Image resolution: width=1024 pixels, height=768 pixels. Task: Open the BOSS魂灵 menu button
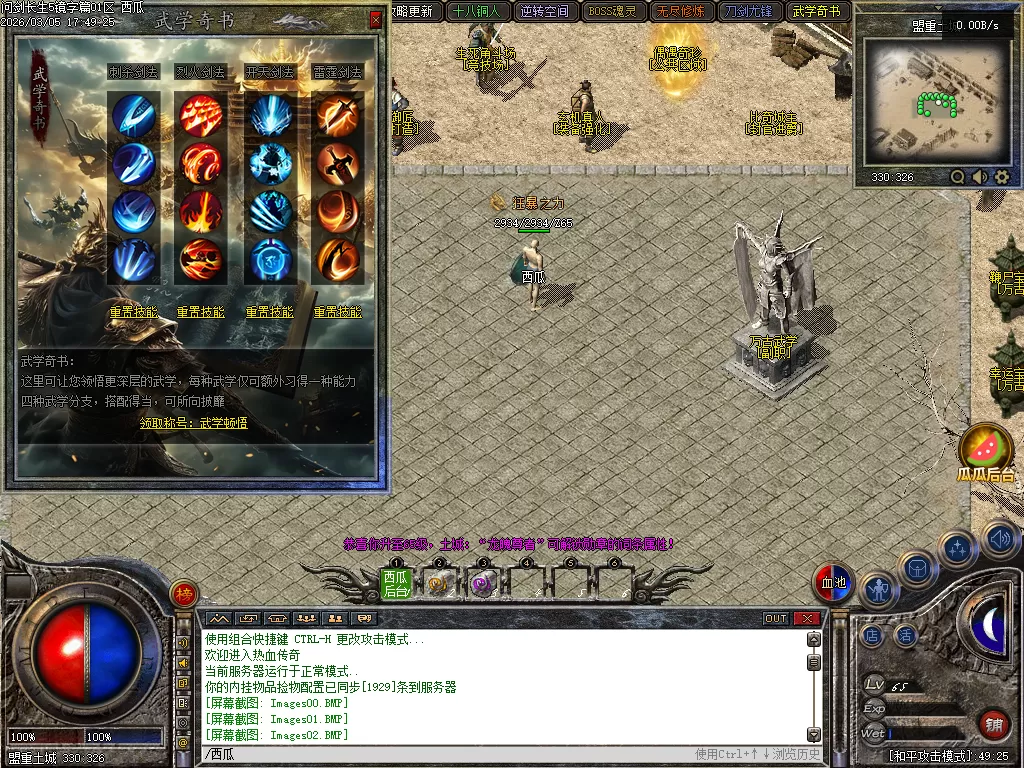[612, 12]
